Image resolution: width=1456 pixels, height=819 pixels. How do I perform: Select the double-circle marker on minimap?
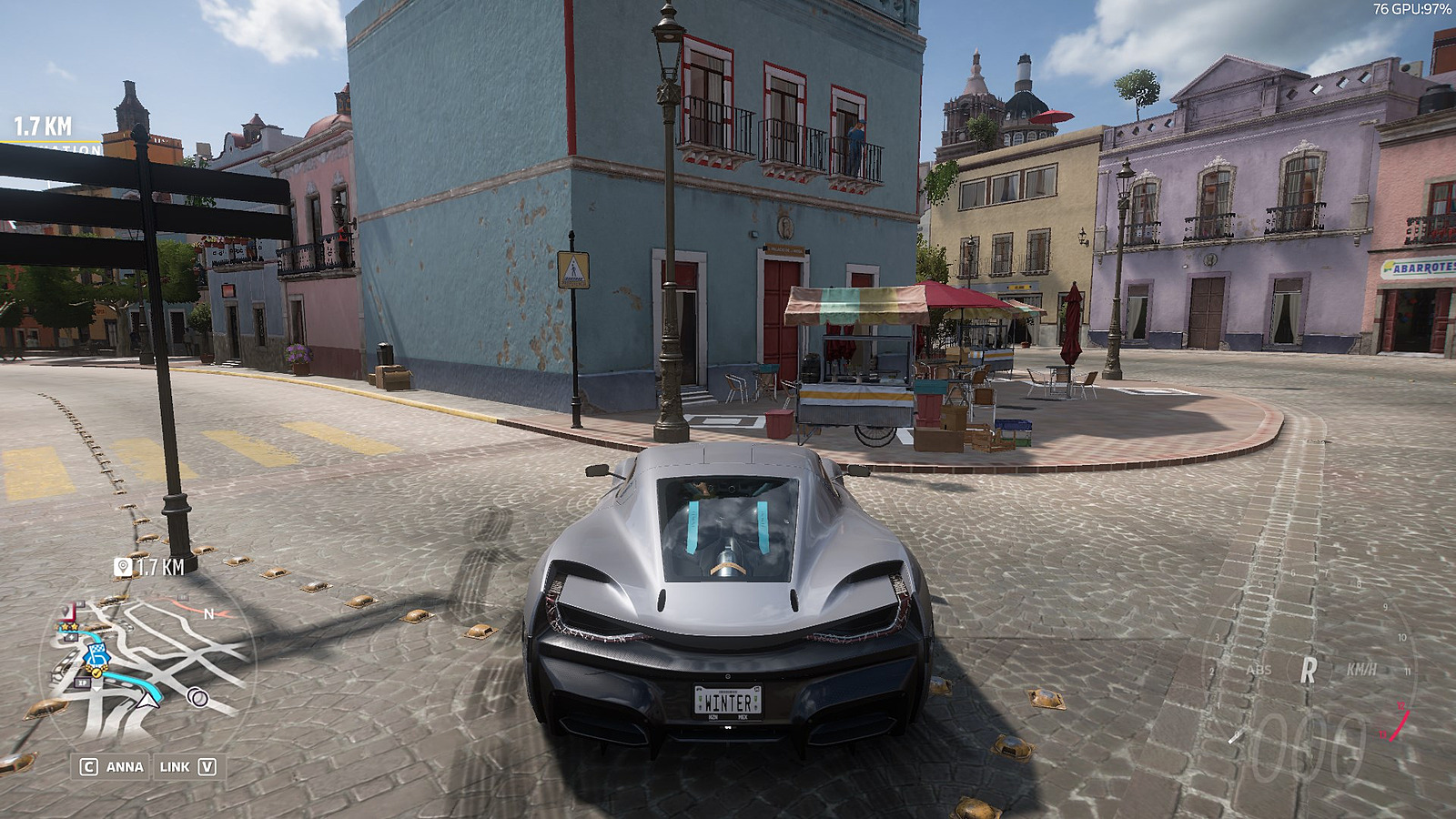[197, 698]
